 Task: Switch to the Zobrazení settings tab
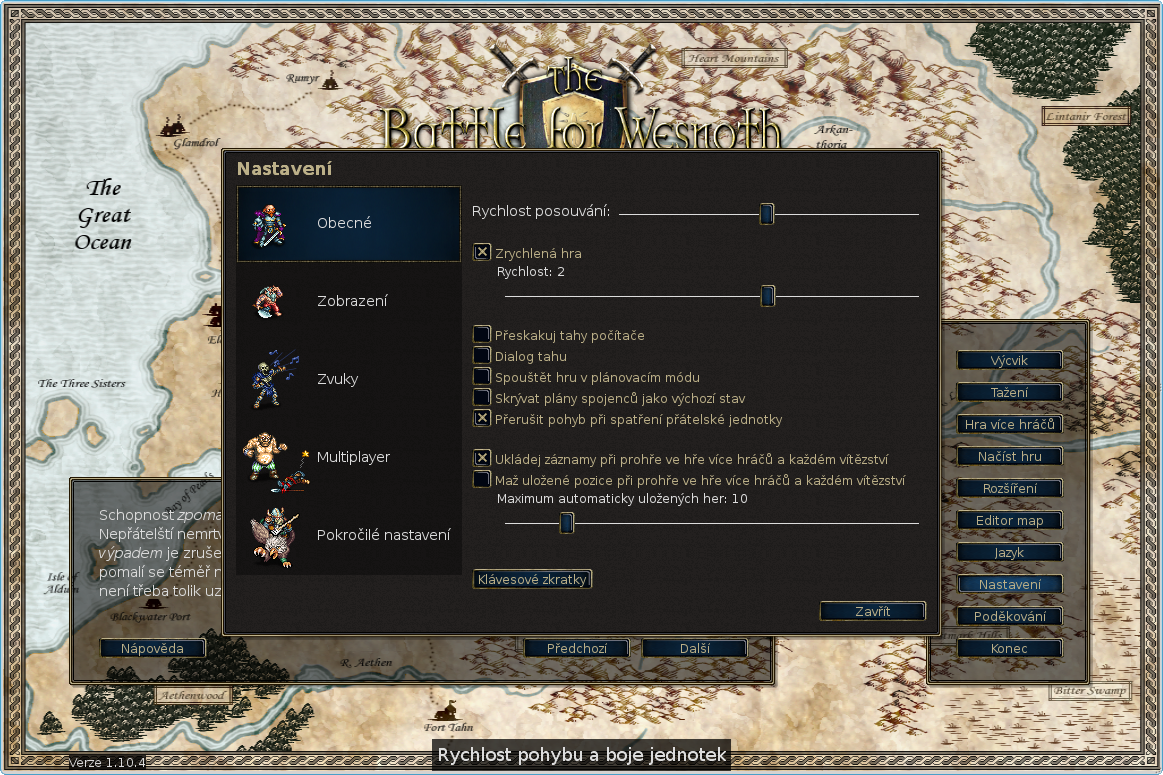[348, 301]
